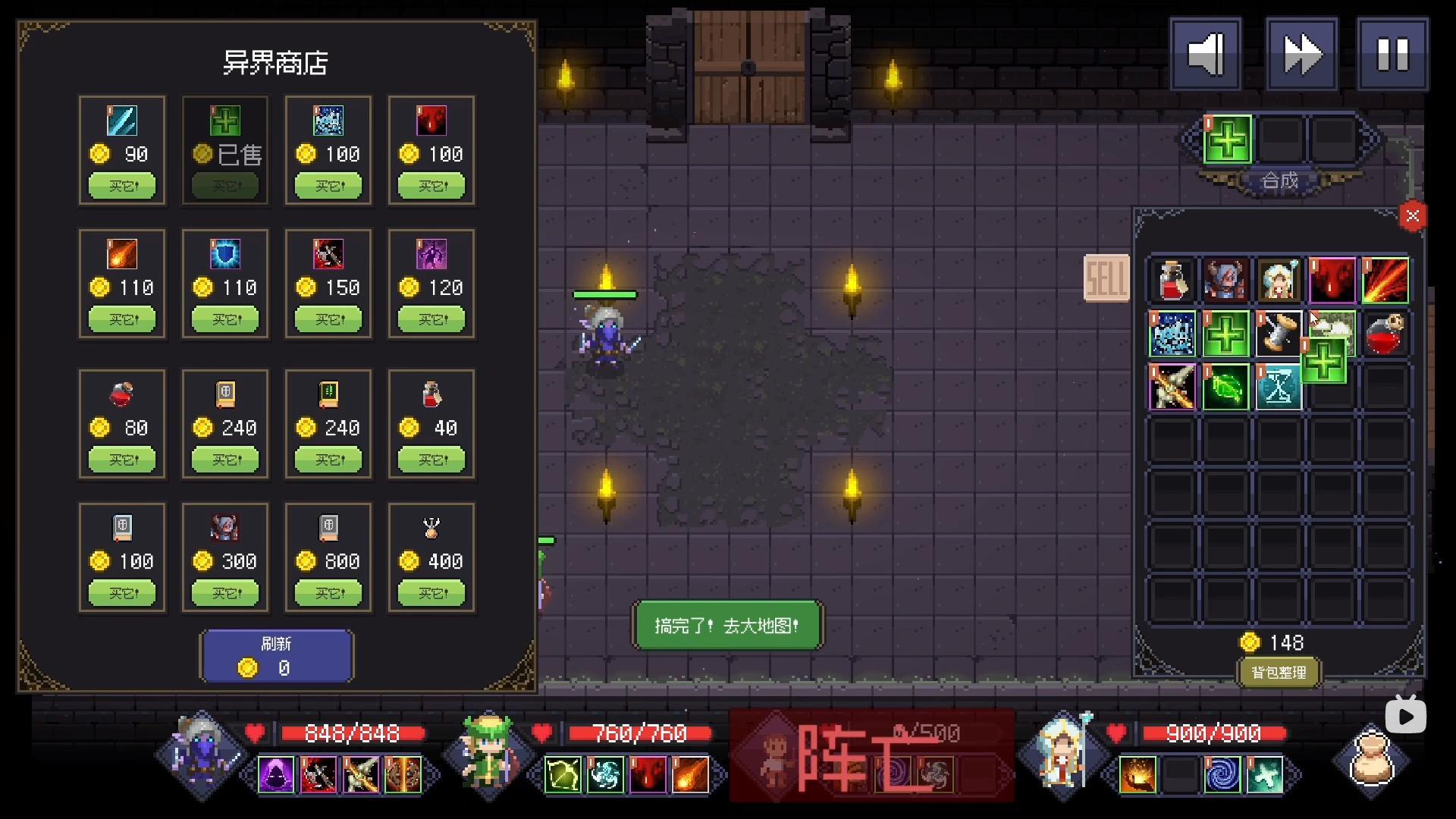Viewport: 1456px width, 819px height.
Task: Click the 合成 combine button
Action: pos(1279,181)
